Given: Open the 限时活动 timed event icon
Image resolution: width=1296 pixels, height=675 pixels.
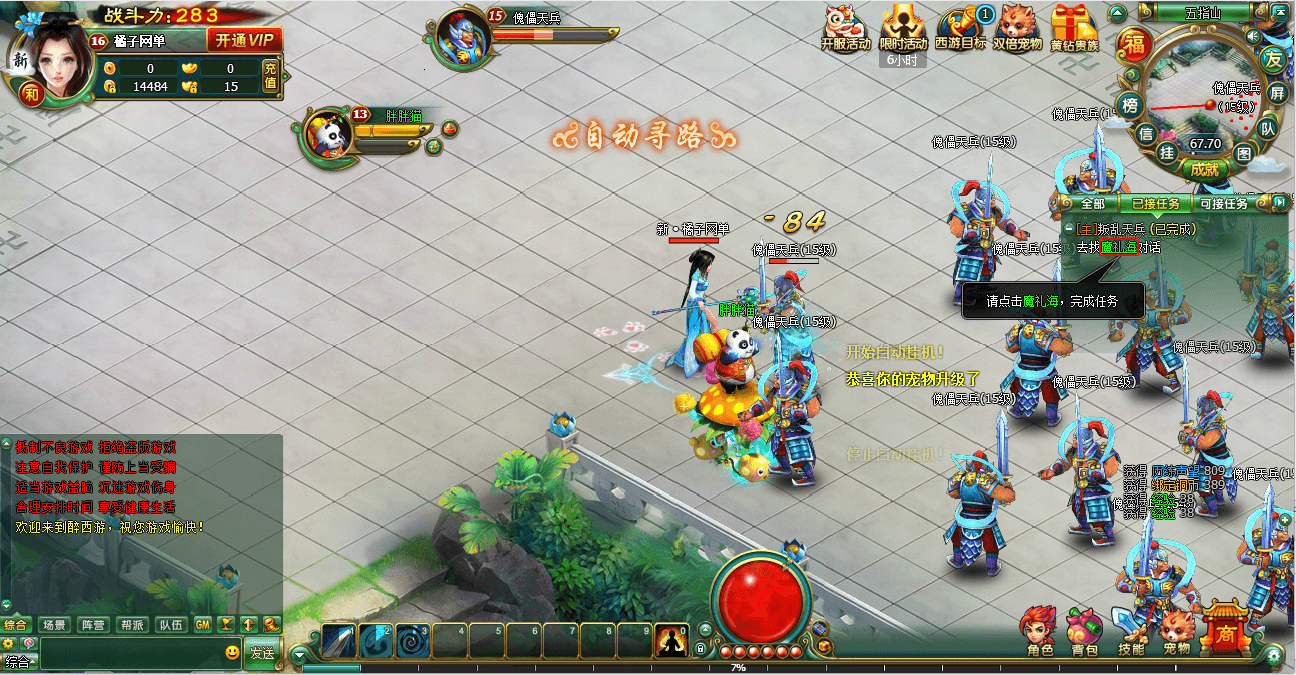Looking at the screenshot, I should [903, 26].
